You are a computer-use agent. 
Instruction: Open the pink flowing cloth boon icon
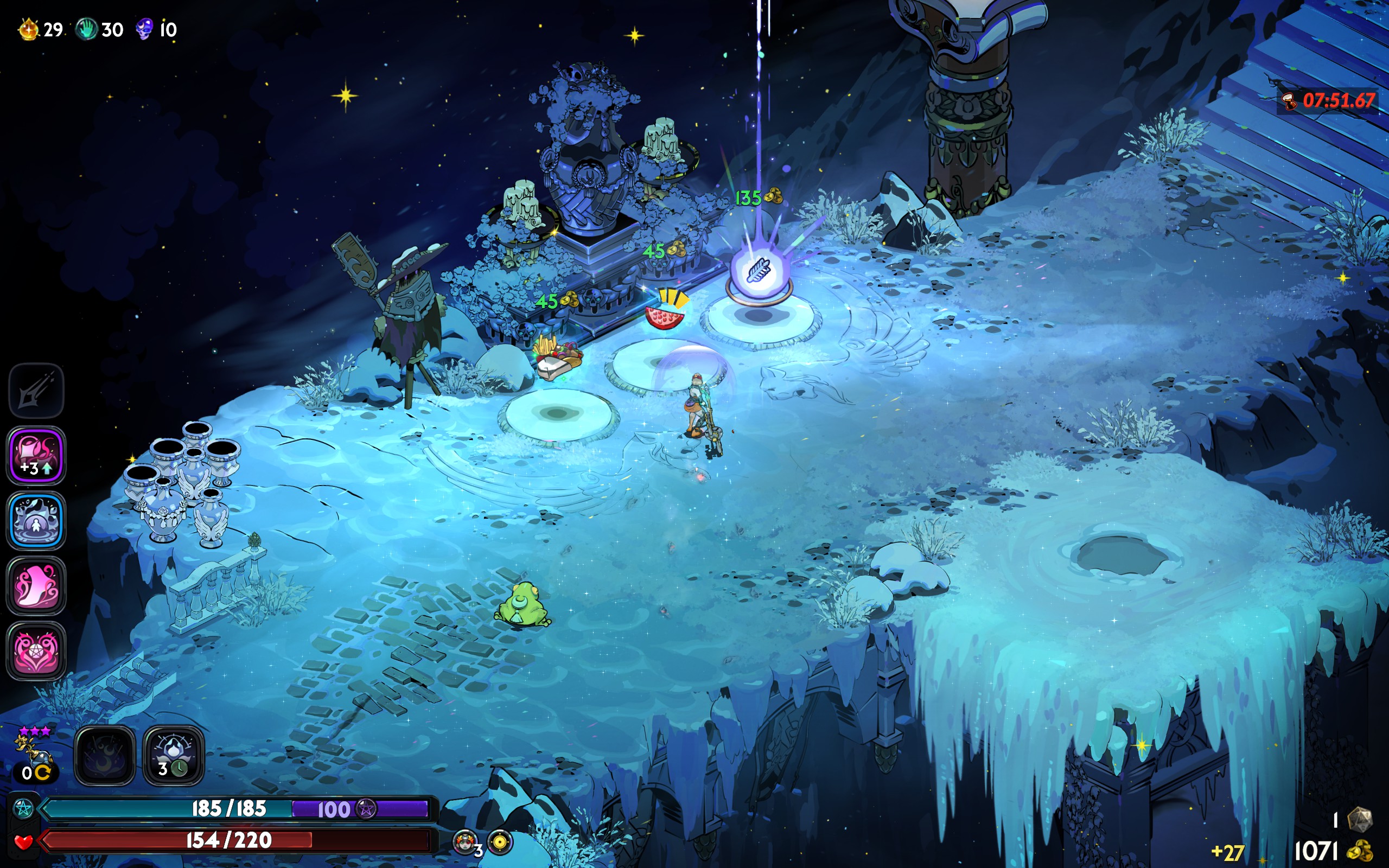36,585
